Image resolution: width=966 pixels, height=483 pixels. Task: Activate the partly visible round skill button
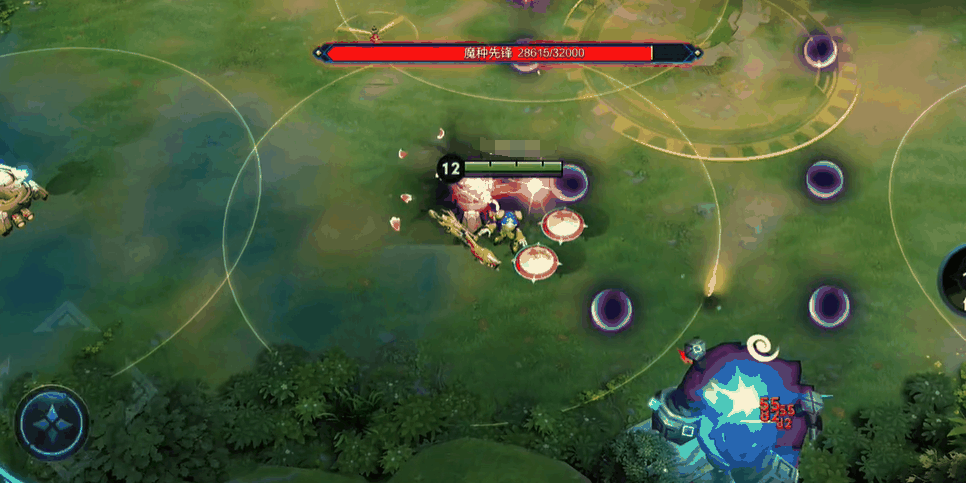[955, 280]
